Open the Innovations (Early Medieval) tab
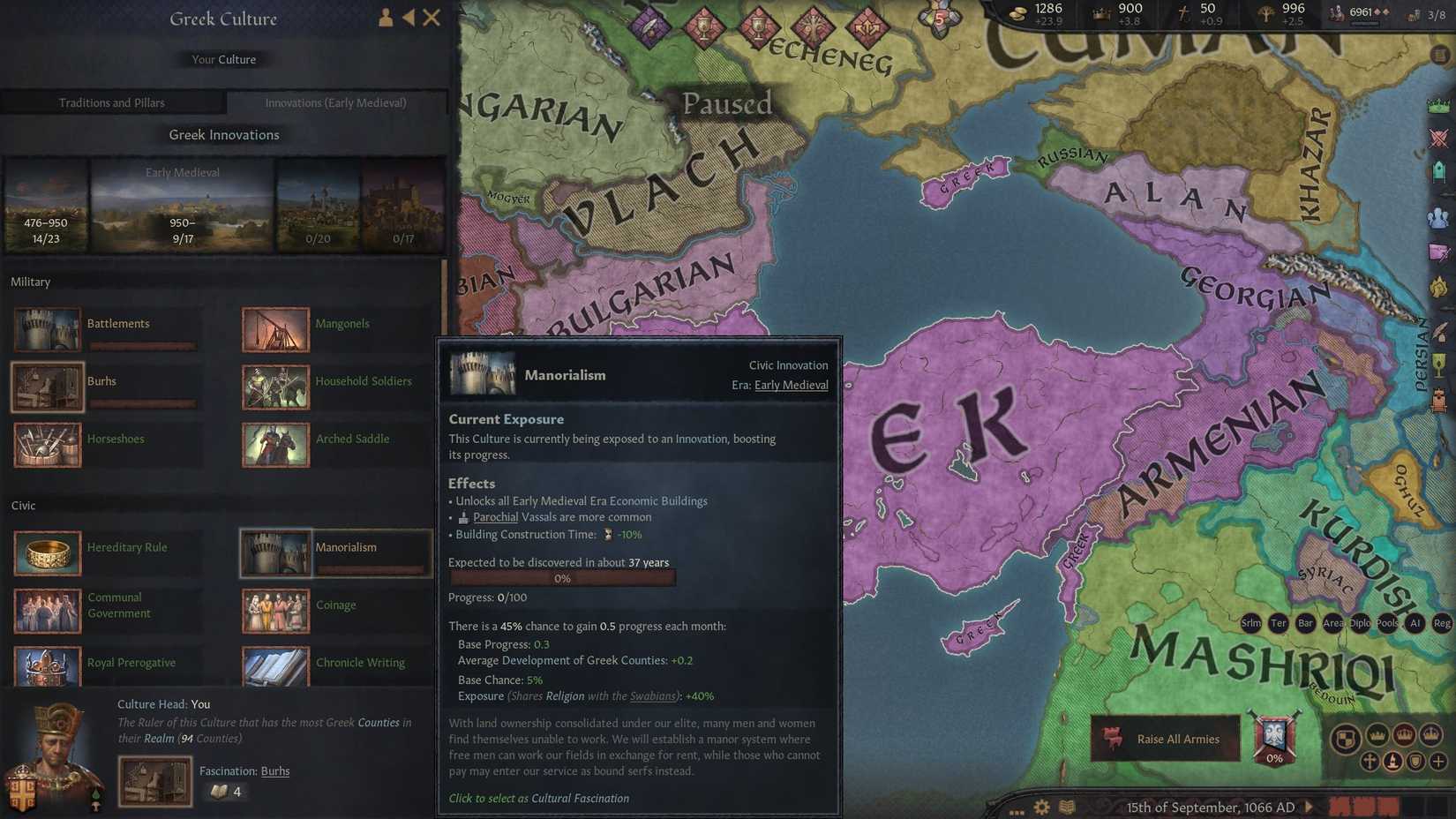The image size is (1456, 819). tap(336, 102)
